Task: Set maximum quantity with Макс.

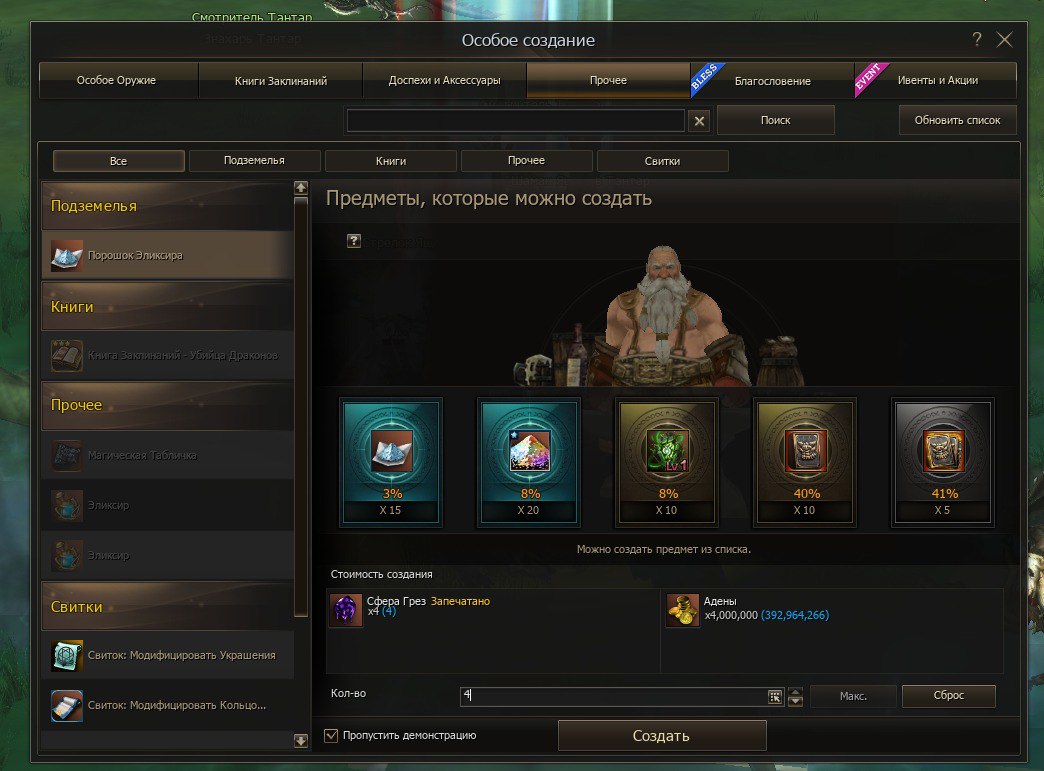Action: point(852,696)
